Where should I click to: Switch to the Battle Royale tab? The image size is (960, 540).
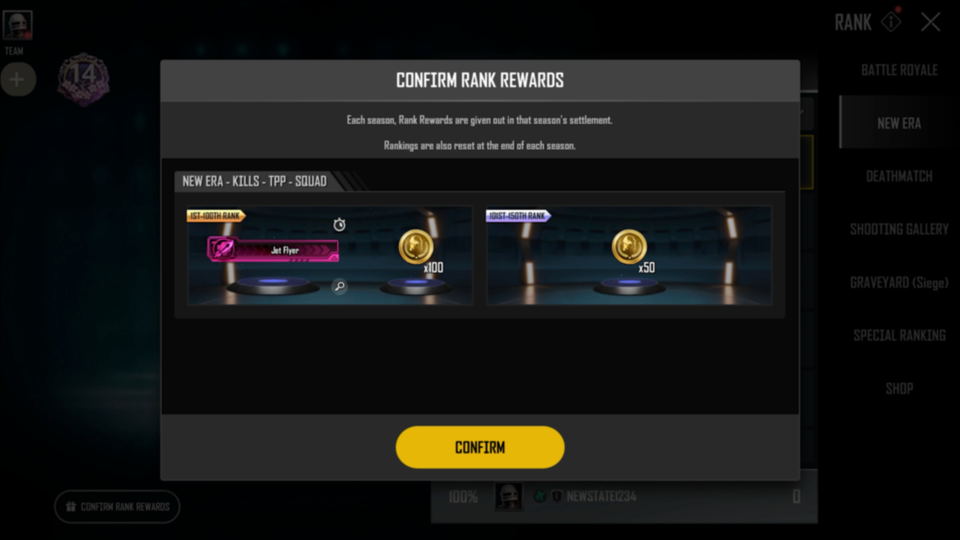[x=899, y=70]
